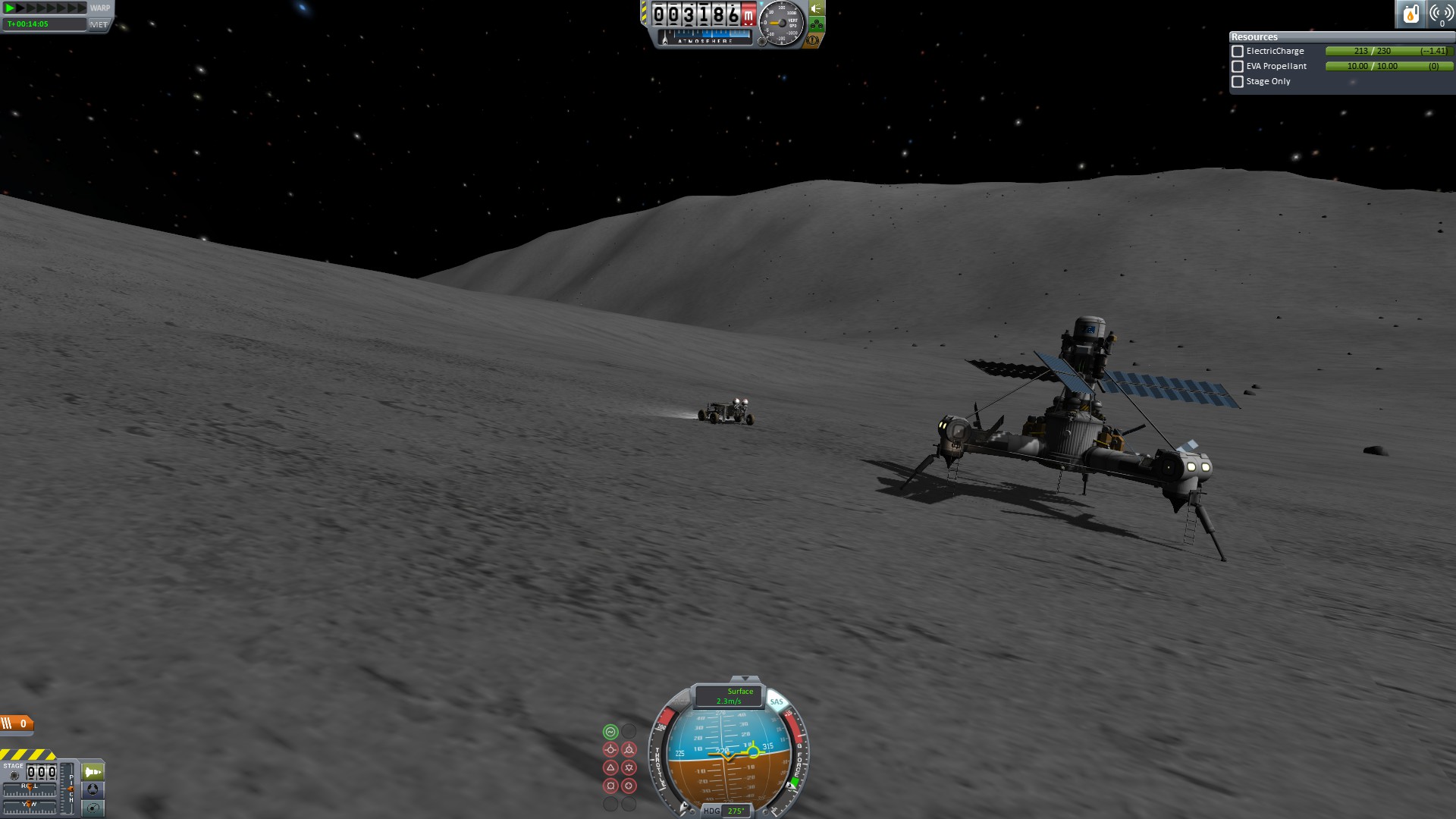
Task: Open the orange messages counter tab
Action: (17, 723)
